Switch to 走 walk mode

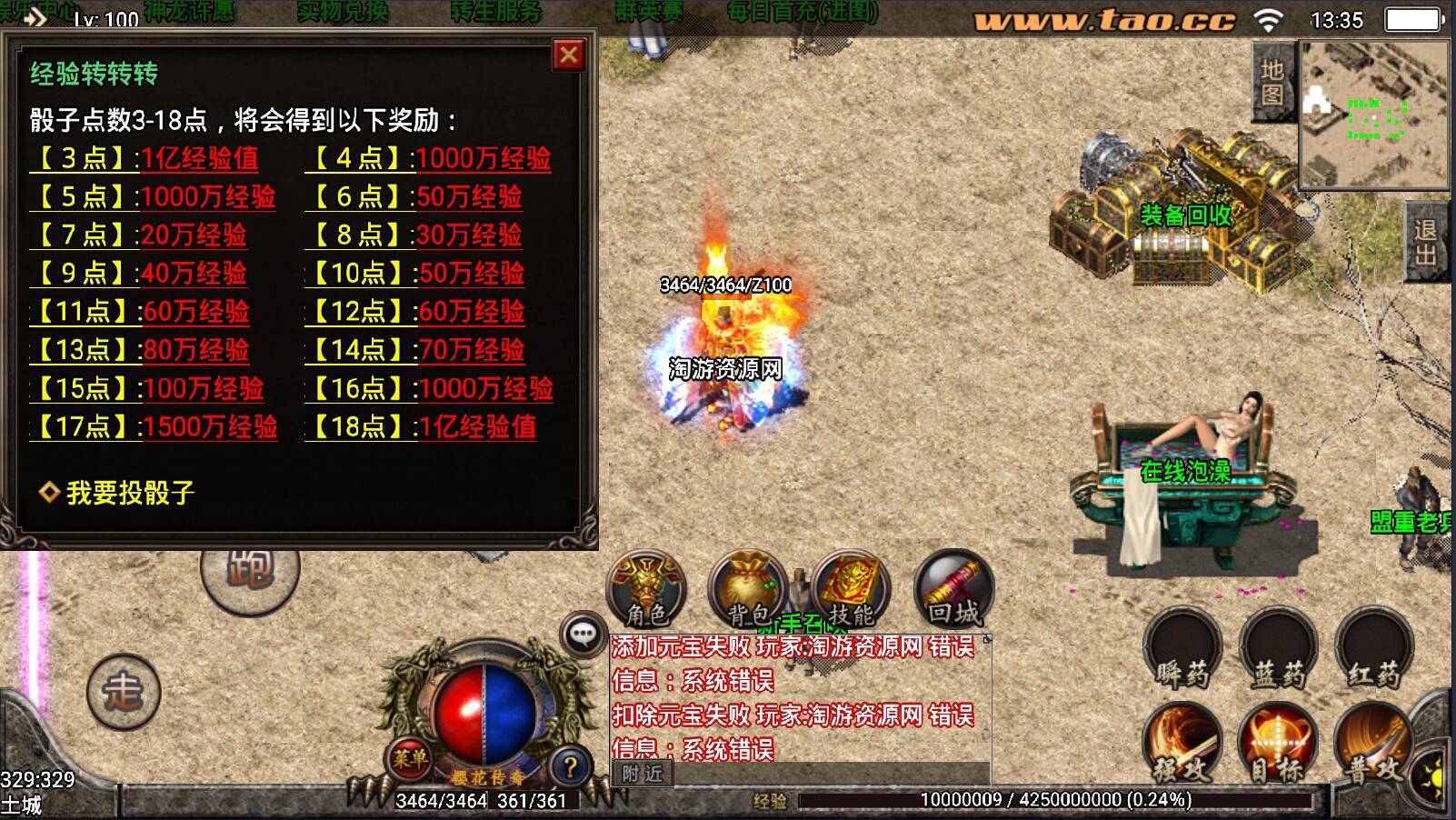point(124,693)
